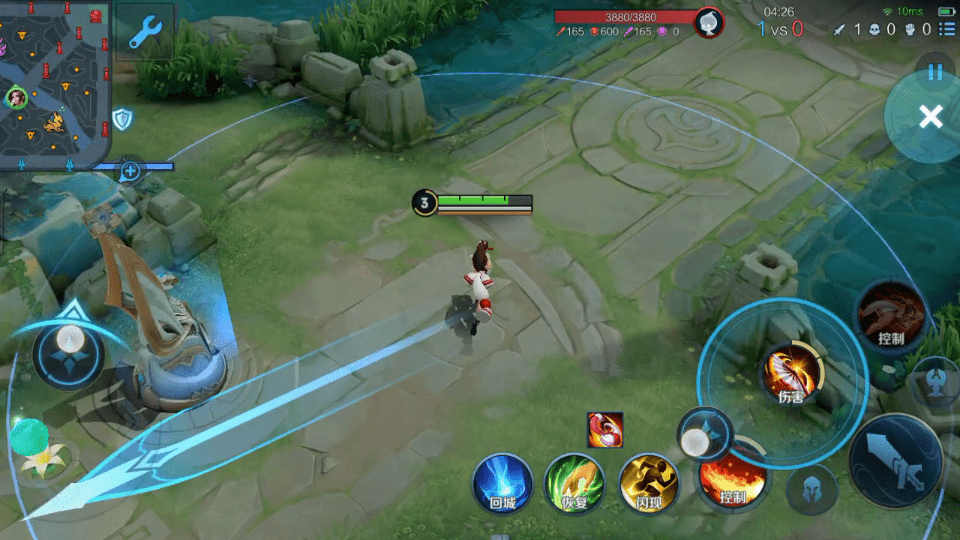Tap the blue shield icon beside minimap
The image size is (960, 540).
pyautogui.click(x=122, y=120)
